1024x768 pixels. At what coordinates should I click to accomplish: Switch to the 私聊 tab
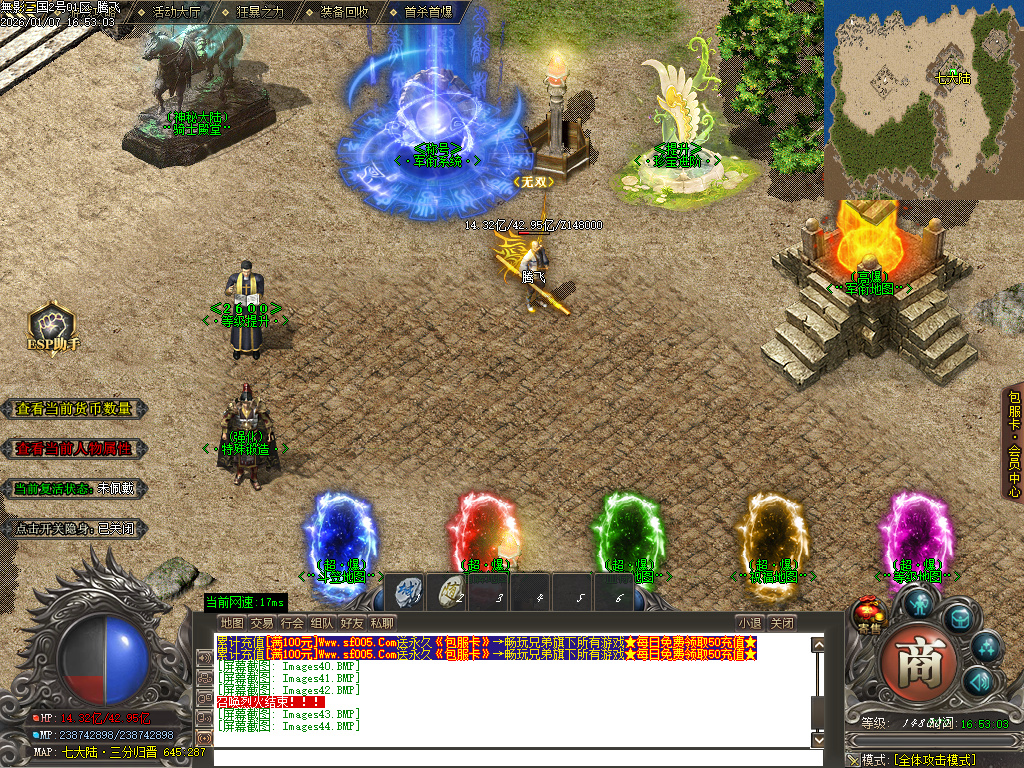[382, 623]
